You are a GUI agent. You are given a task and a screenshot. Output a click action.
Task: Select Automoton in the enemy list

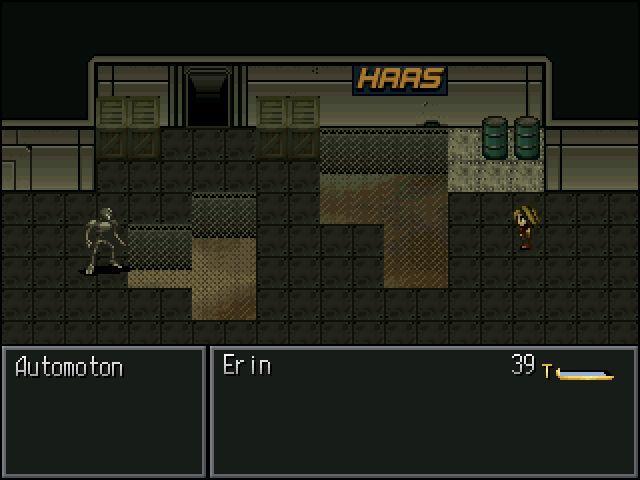(69, 367)
